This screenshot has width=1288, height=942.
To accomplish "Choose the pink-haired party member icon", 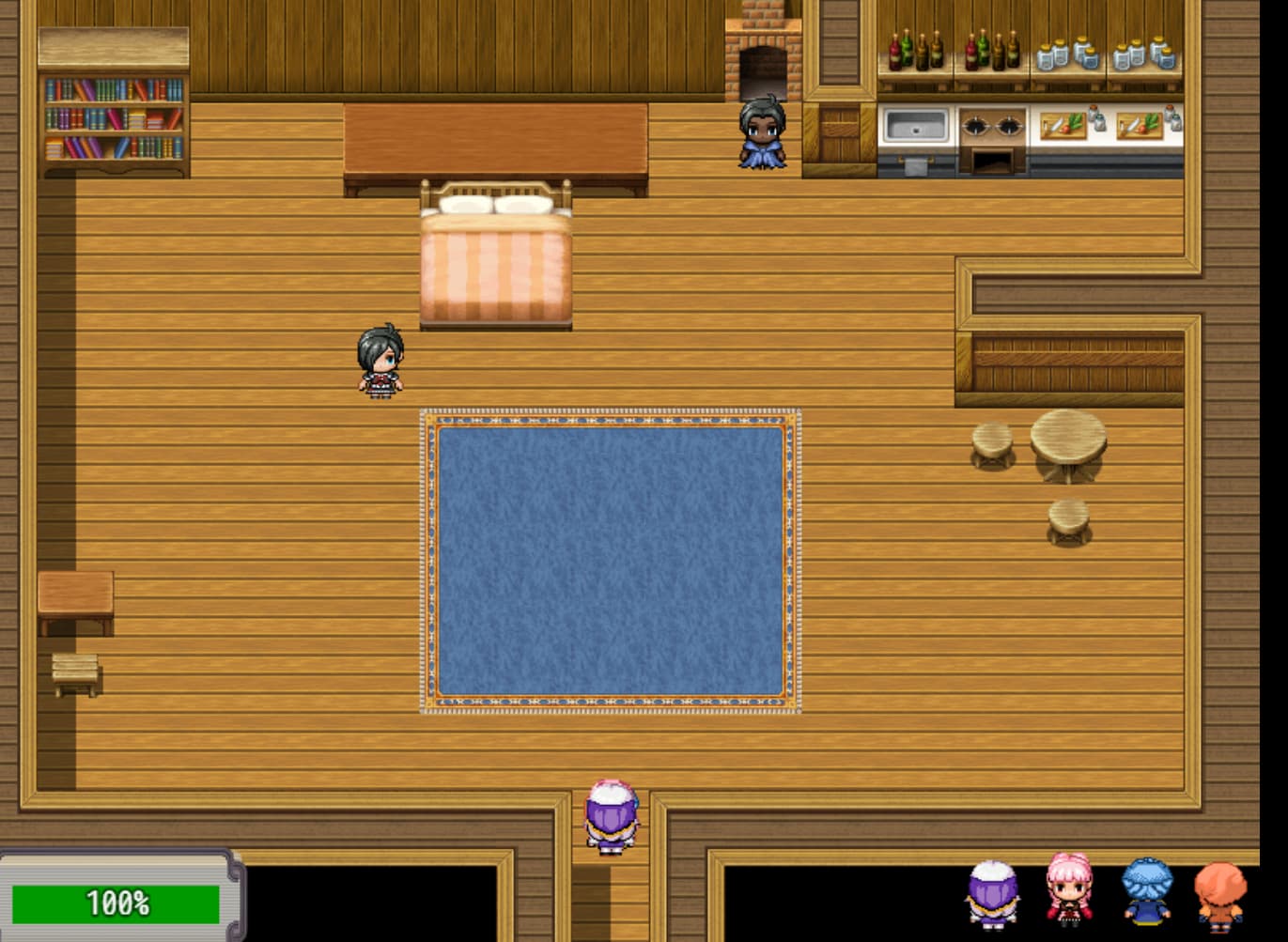I will (x=1069, y=889).
